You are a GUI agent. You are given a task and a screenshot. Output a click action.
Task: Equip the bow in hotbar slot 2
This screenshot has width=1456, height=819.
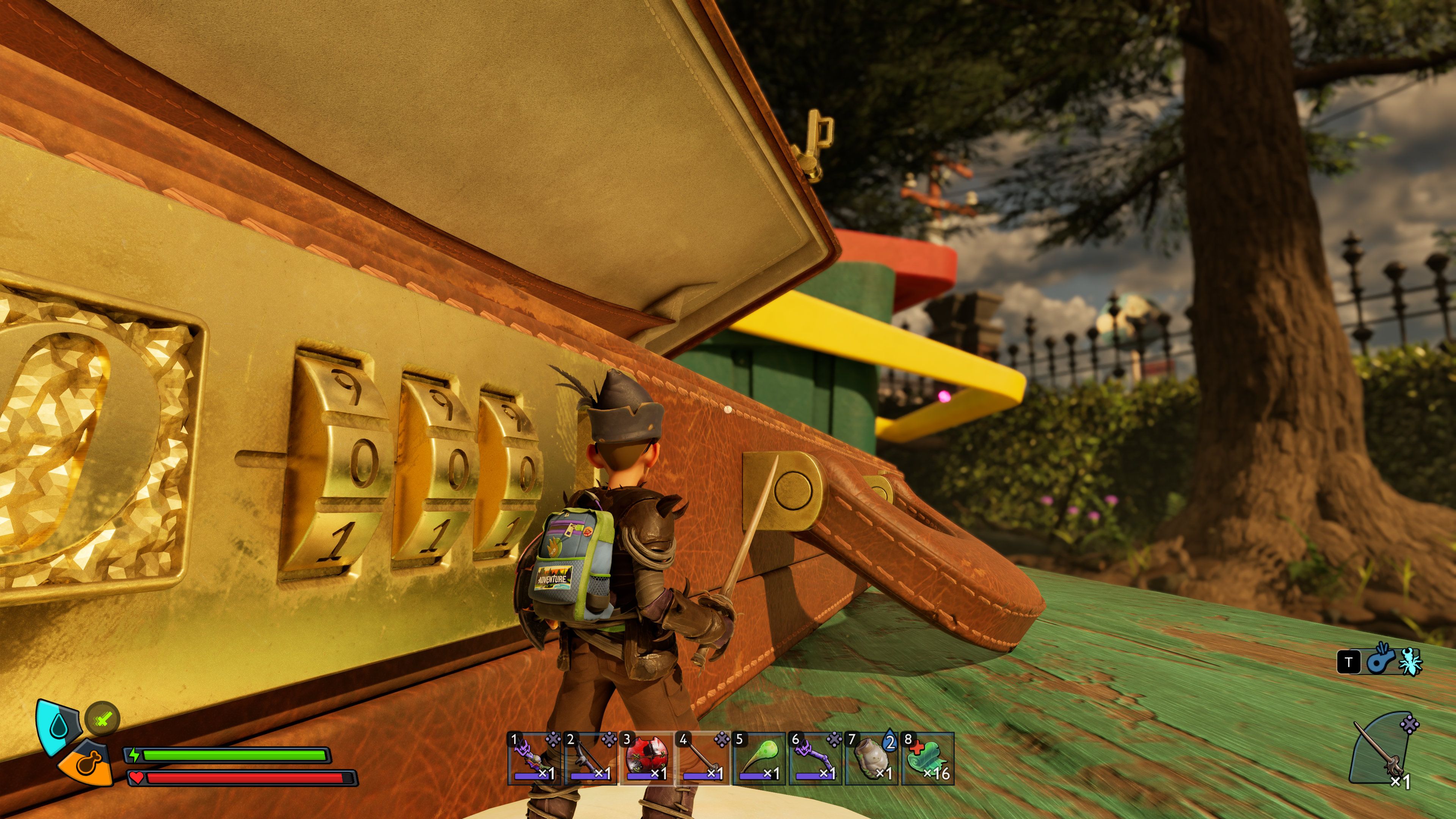(591, 758)
